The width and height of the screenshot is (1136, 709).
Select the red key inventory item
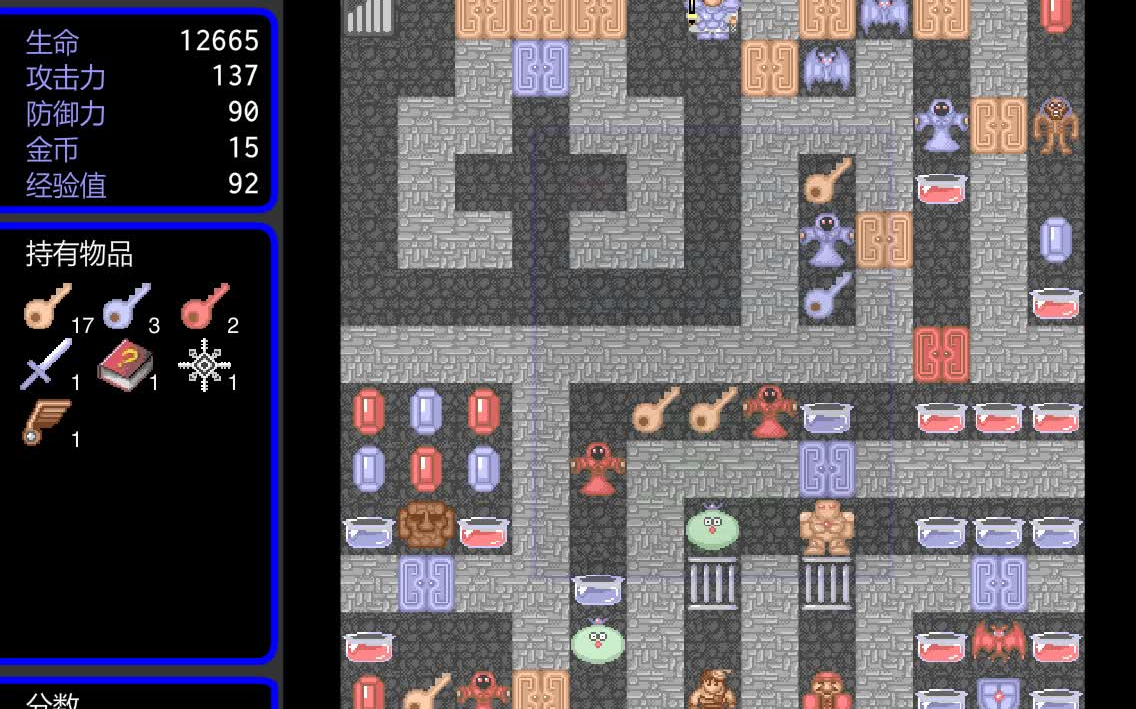pyautogui.click(x=204, y=306)
